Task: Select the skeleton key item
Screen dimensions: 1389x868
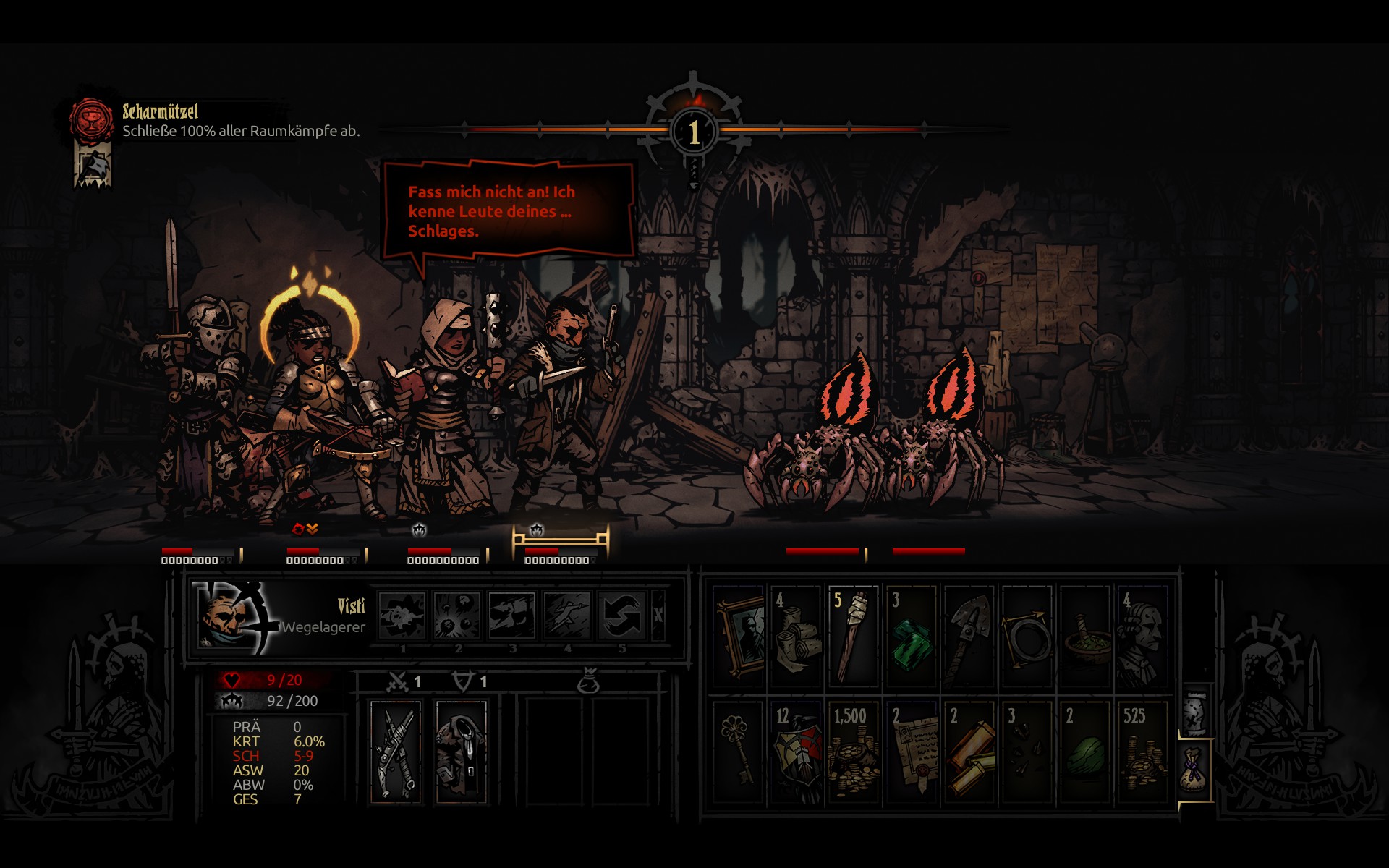Action: coord(739,752)
